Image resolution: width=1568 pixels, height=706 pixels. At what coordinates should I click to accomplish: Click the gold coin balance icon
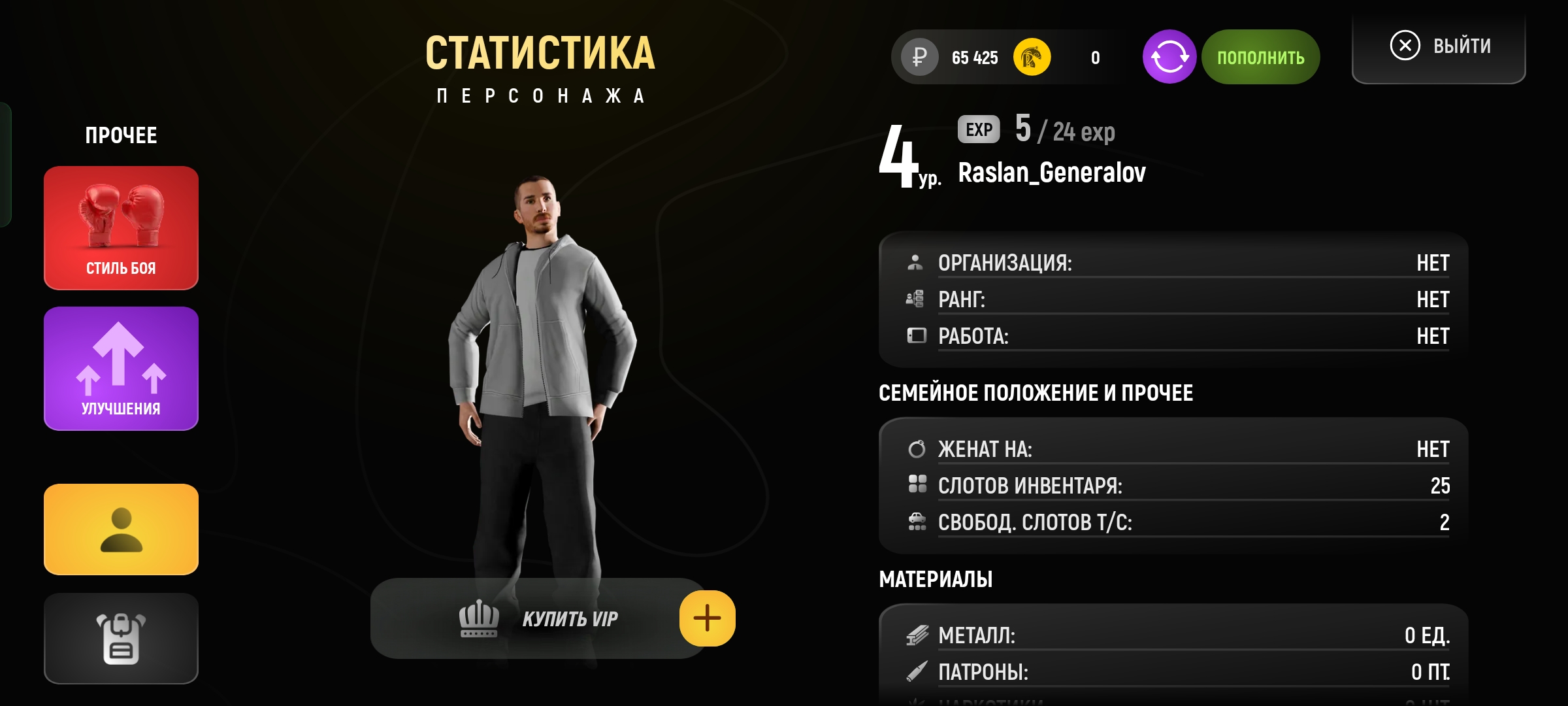click(1032, 57)
